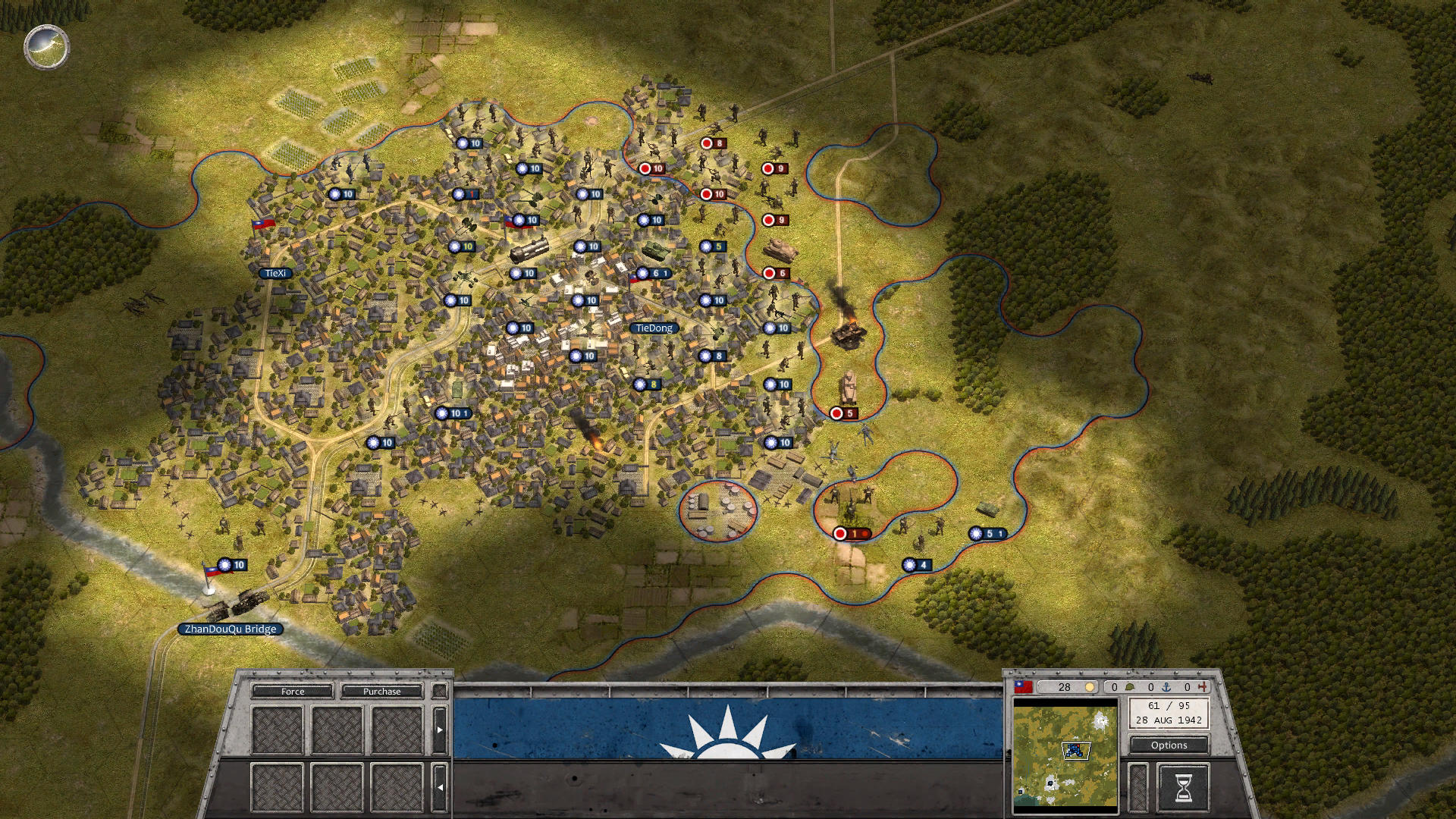Image resolution: width=1456 pixels, height=819 pixels.
Task: Expand the unit roster with the right arrow
Action: coord(440,730)
